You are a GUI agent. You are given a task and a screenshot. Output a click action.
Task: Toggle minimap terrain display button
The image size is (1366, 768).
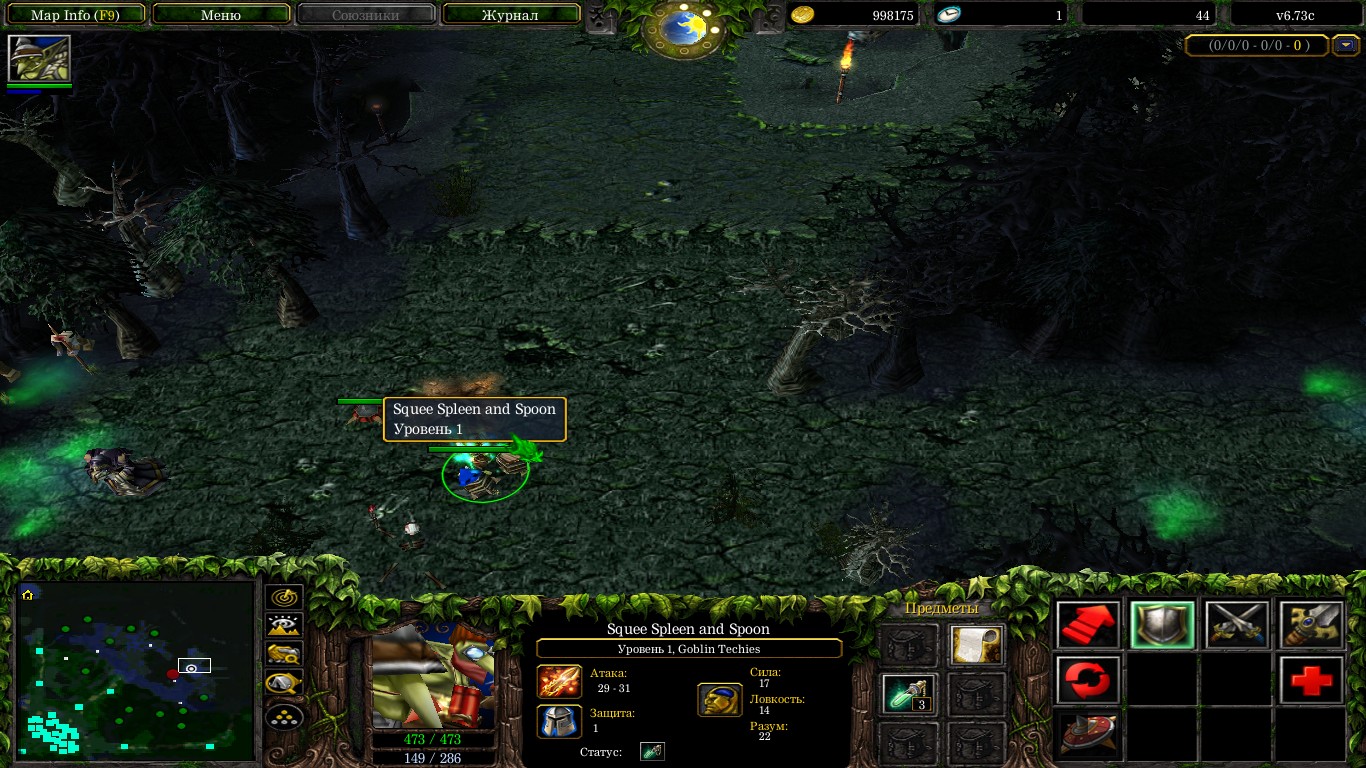click(285, 626)
